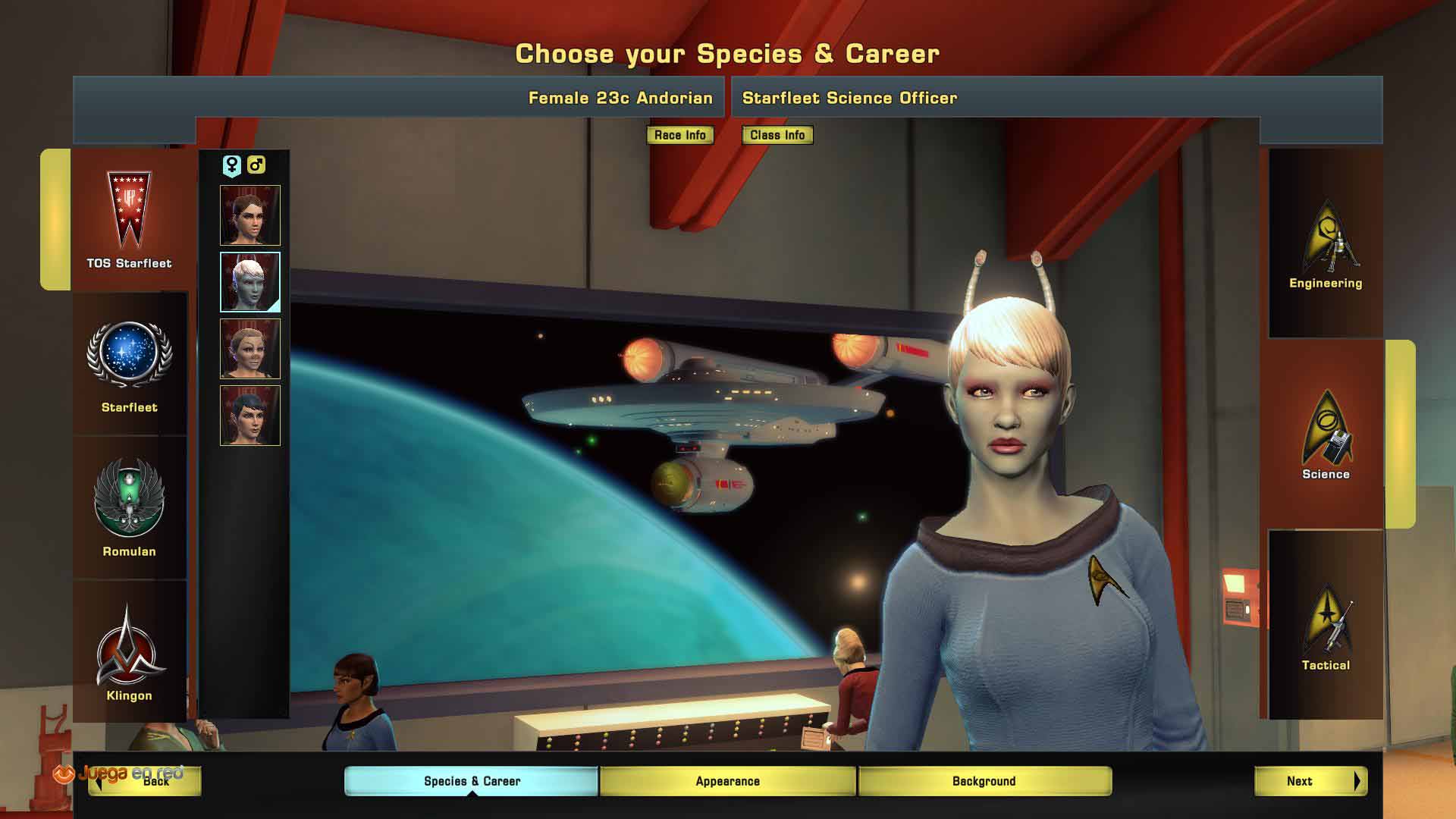Open the Species & Career tab
The height and width of the screenshot is (819, 1456).
[x=472, y=781]
